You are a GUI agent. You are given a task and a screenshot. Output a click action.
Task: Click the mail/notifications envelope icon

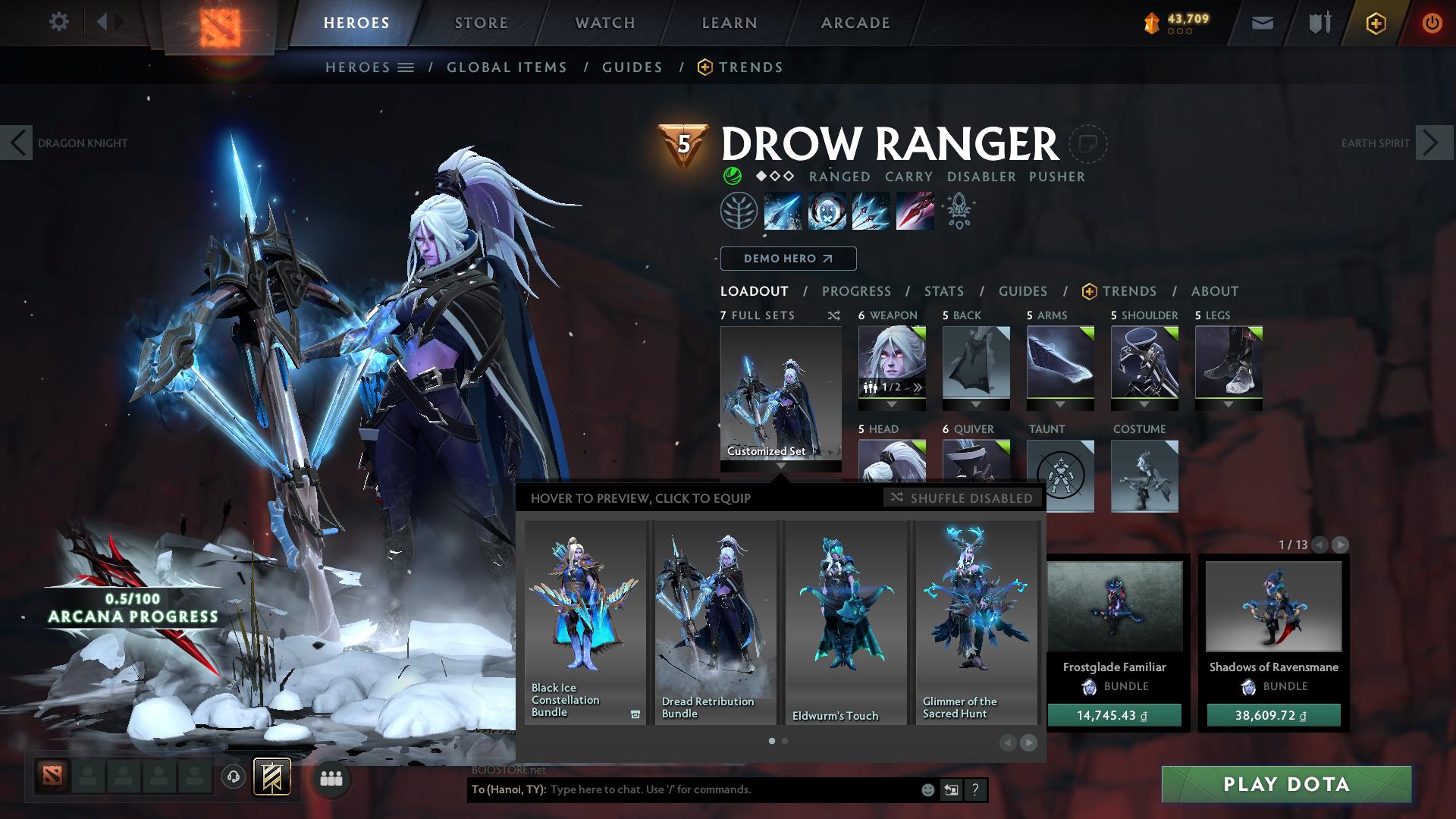tap(1261, 23)
